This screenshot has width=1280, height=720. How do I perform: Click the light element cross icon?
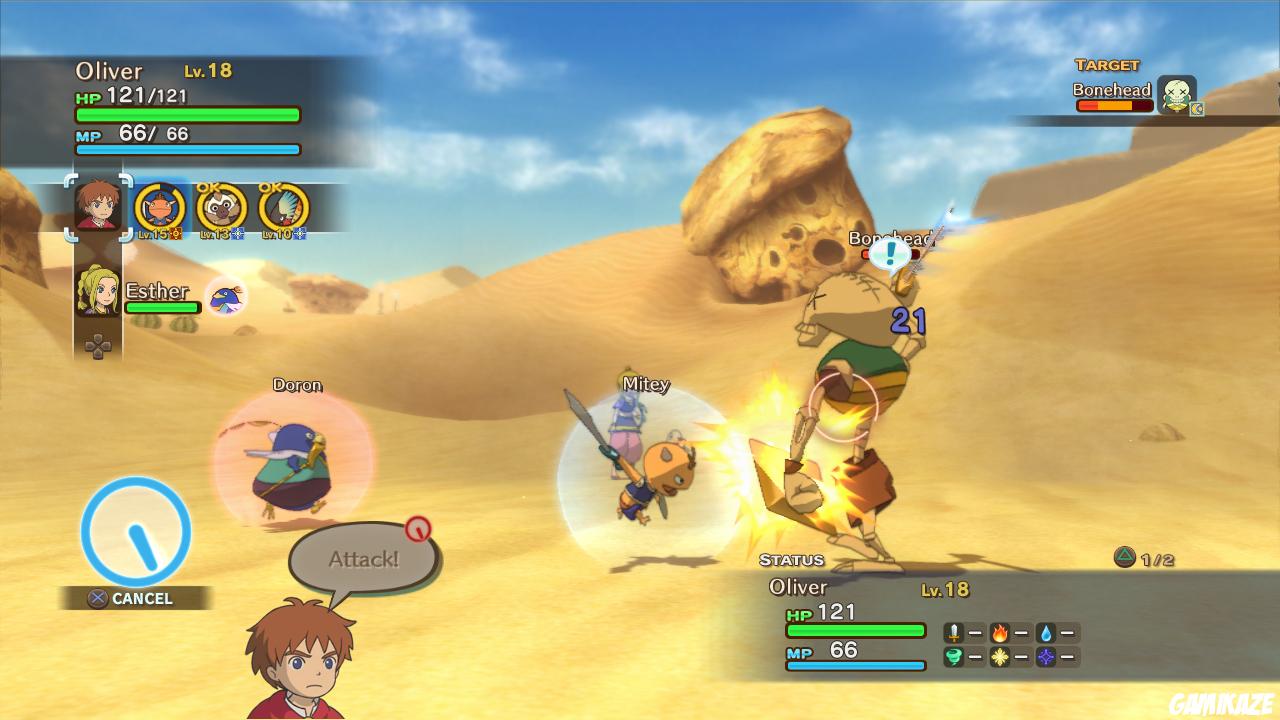coord(1001,658)
